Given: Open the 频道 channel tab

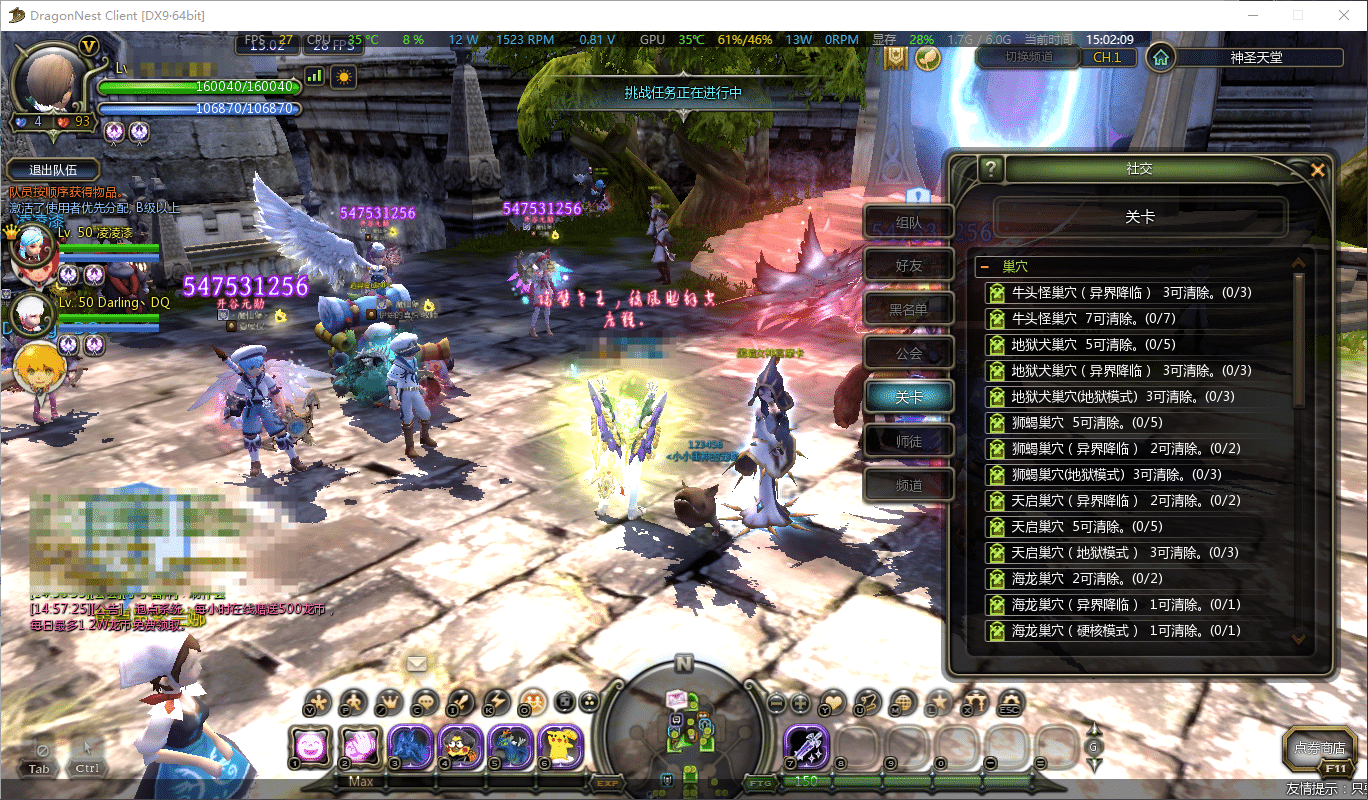Looking at the screenshot, I should [x=908, y=485].
